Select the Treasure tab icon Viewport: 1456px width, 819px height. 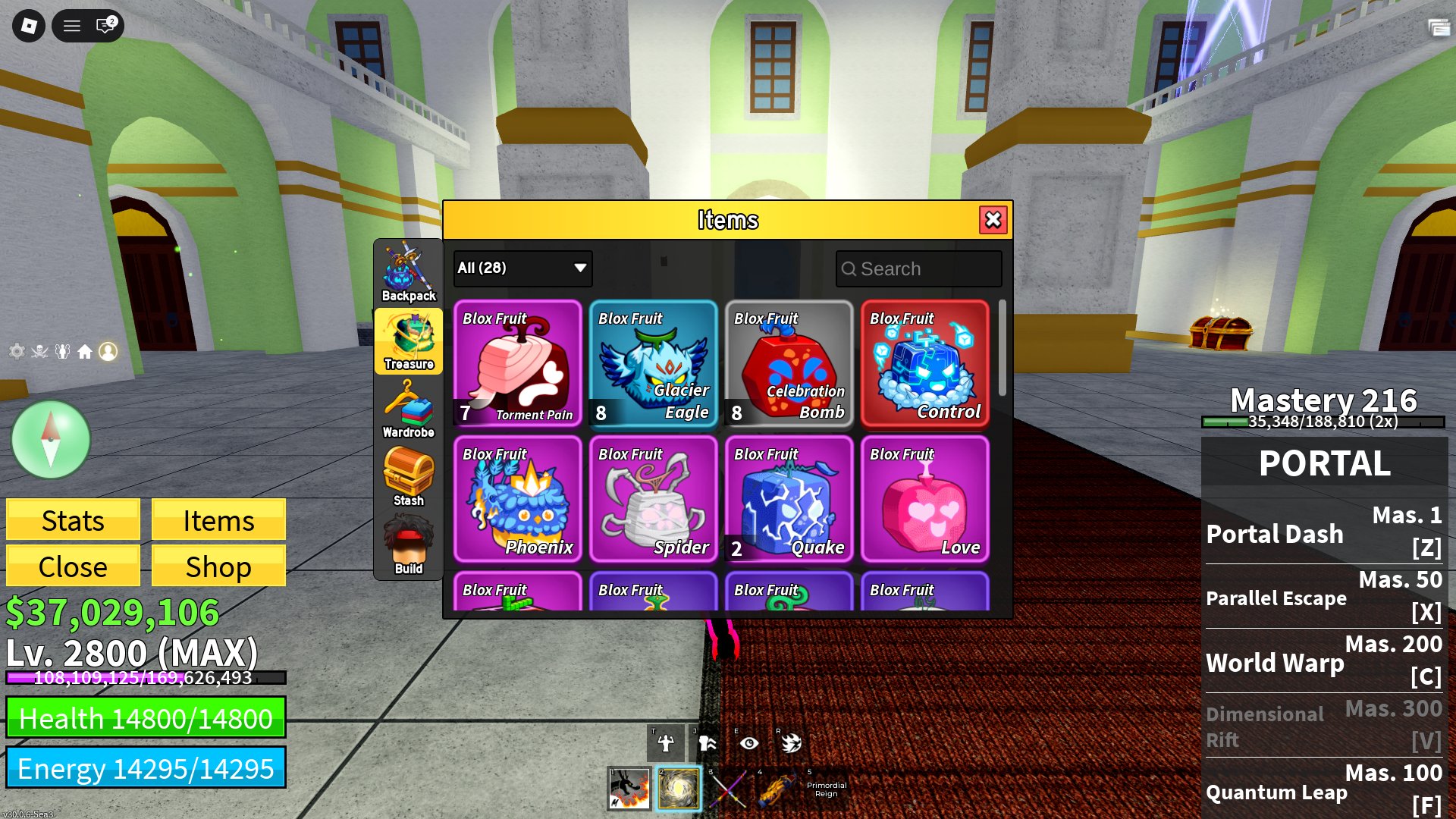point(409,341)
